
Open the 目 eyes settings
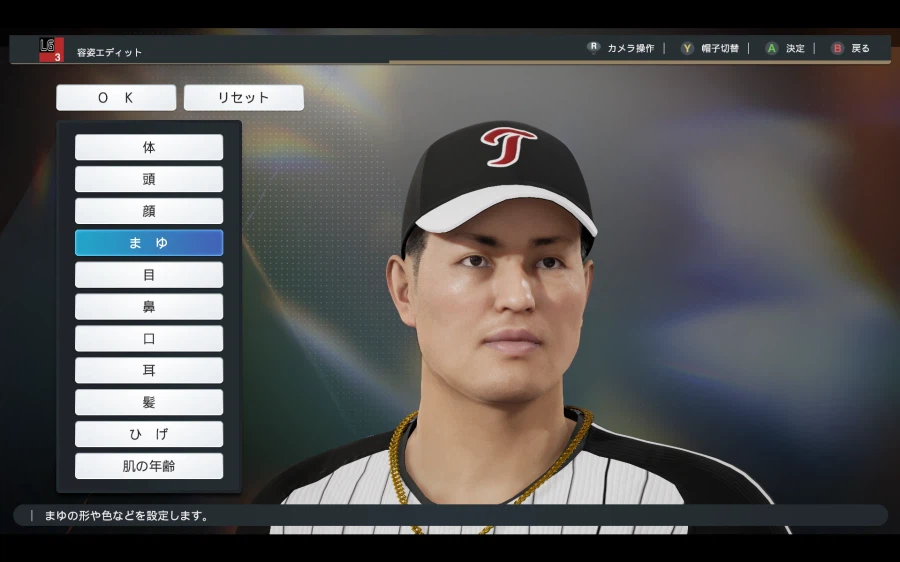(149, 275)
